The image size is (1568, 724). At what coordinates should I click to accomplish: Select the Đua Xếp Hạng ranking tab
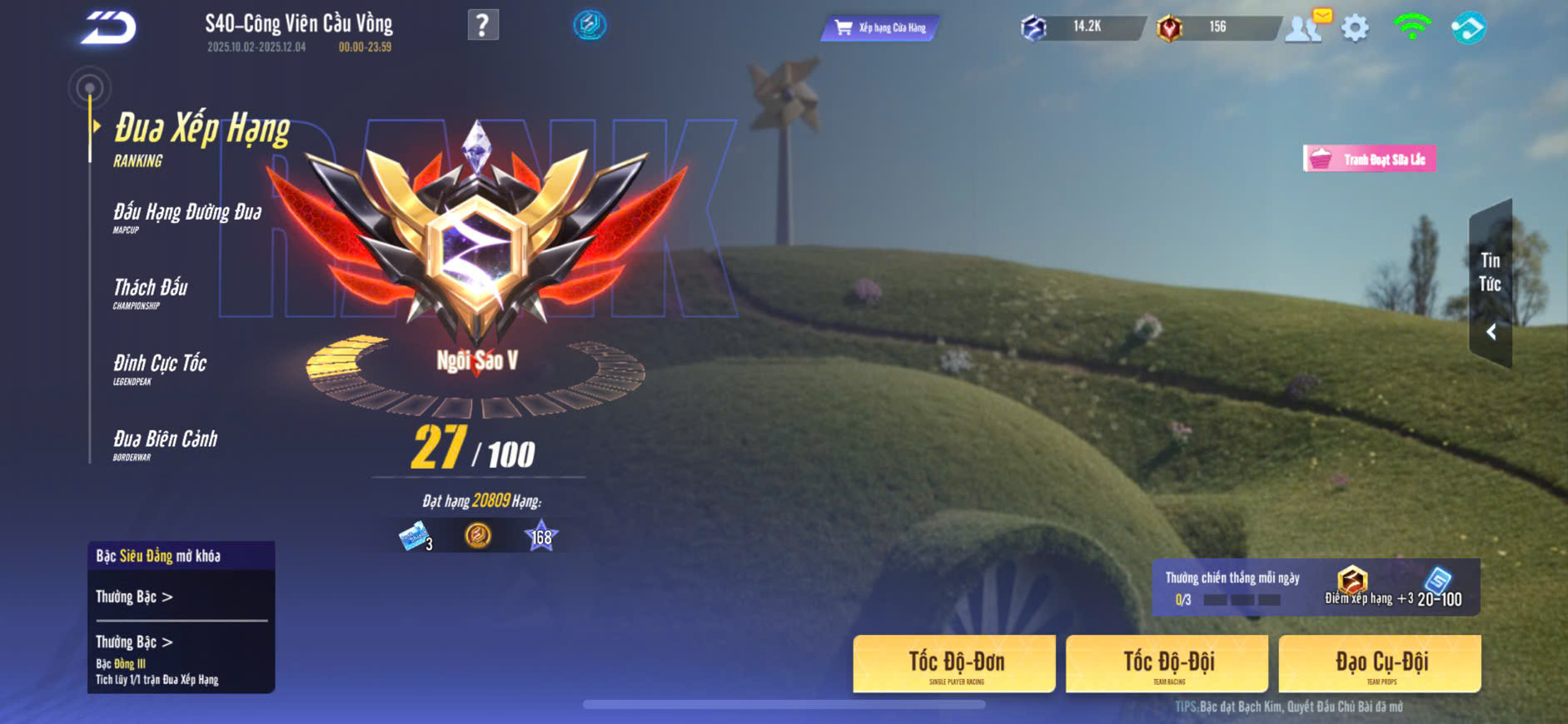pyautogui.click(x=200, y=137)
